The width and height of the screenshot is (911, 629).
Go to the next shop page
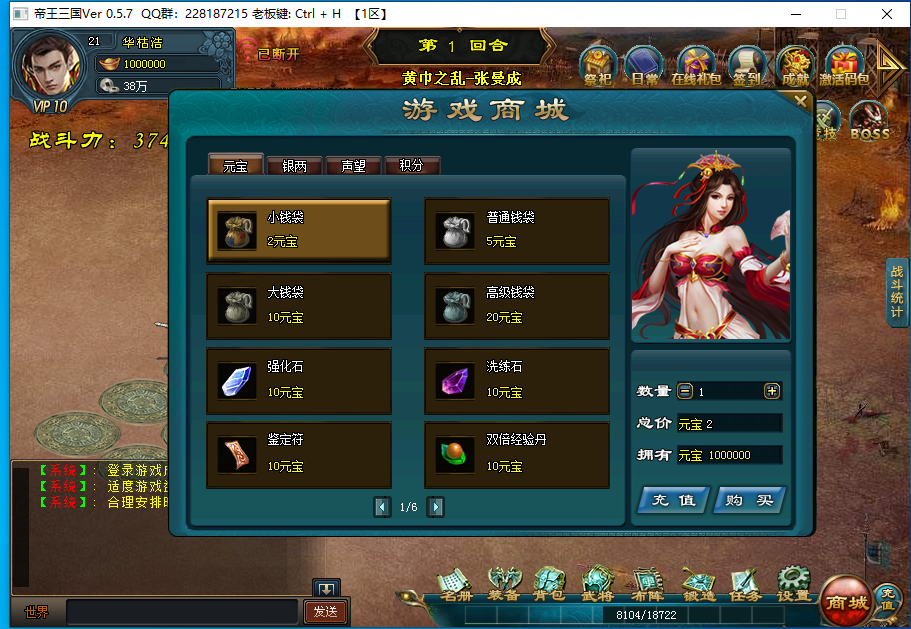coord(435,507)
